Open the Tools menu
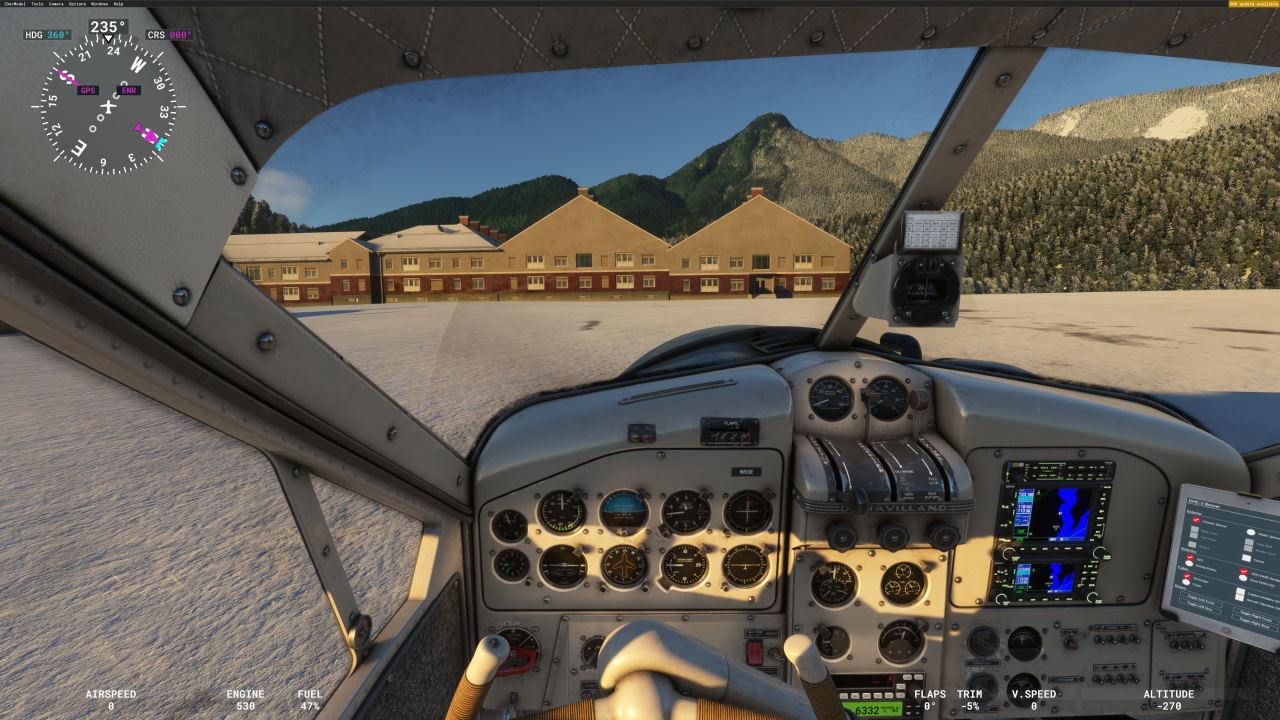The image size is (1280, 720). [37, 4]
